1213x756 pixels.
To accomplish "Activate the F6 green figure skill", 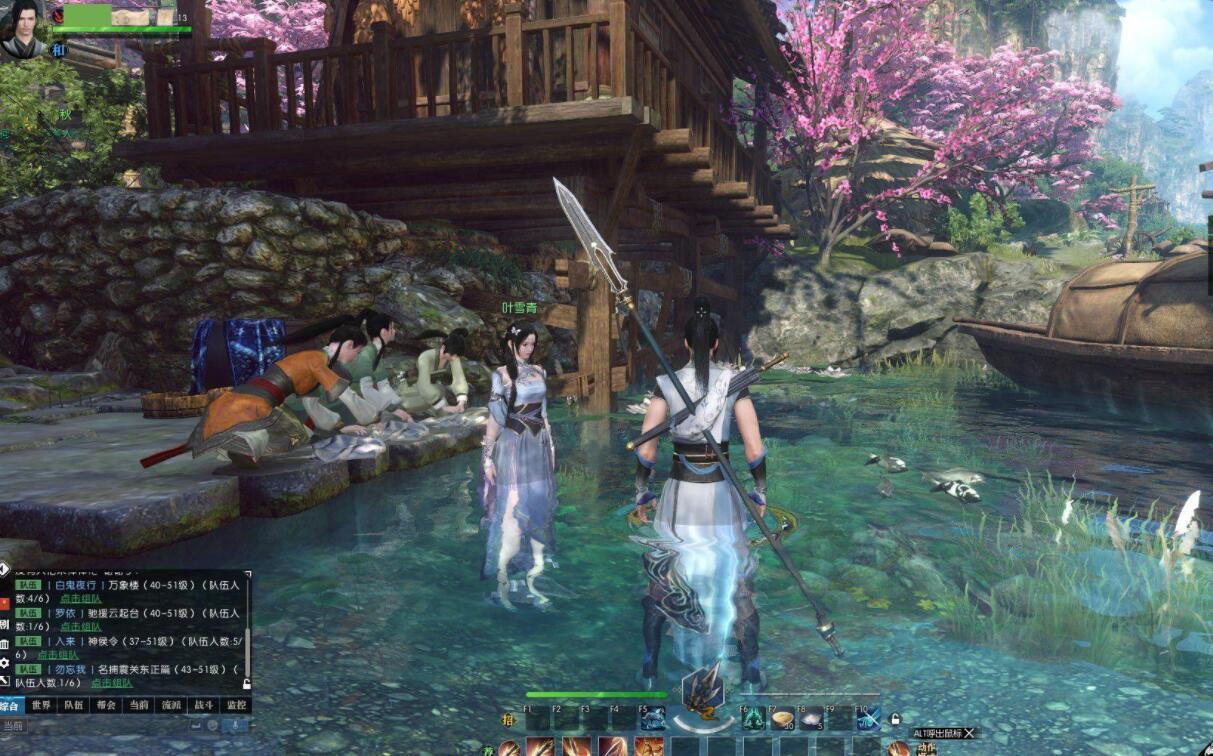I will 752,718.
